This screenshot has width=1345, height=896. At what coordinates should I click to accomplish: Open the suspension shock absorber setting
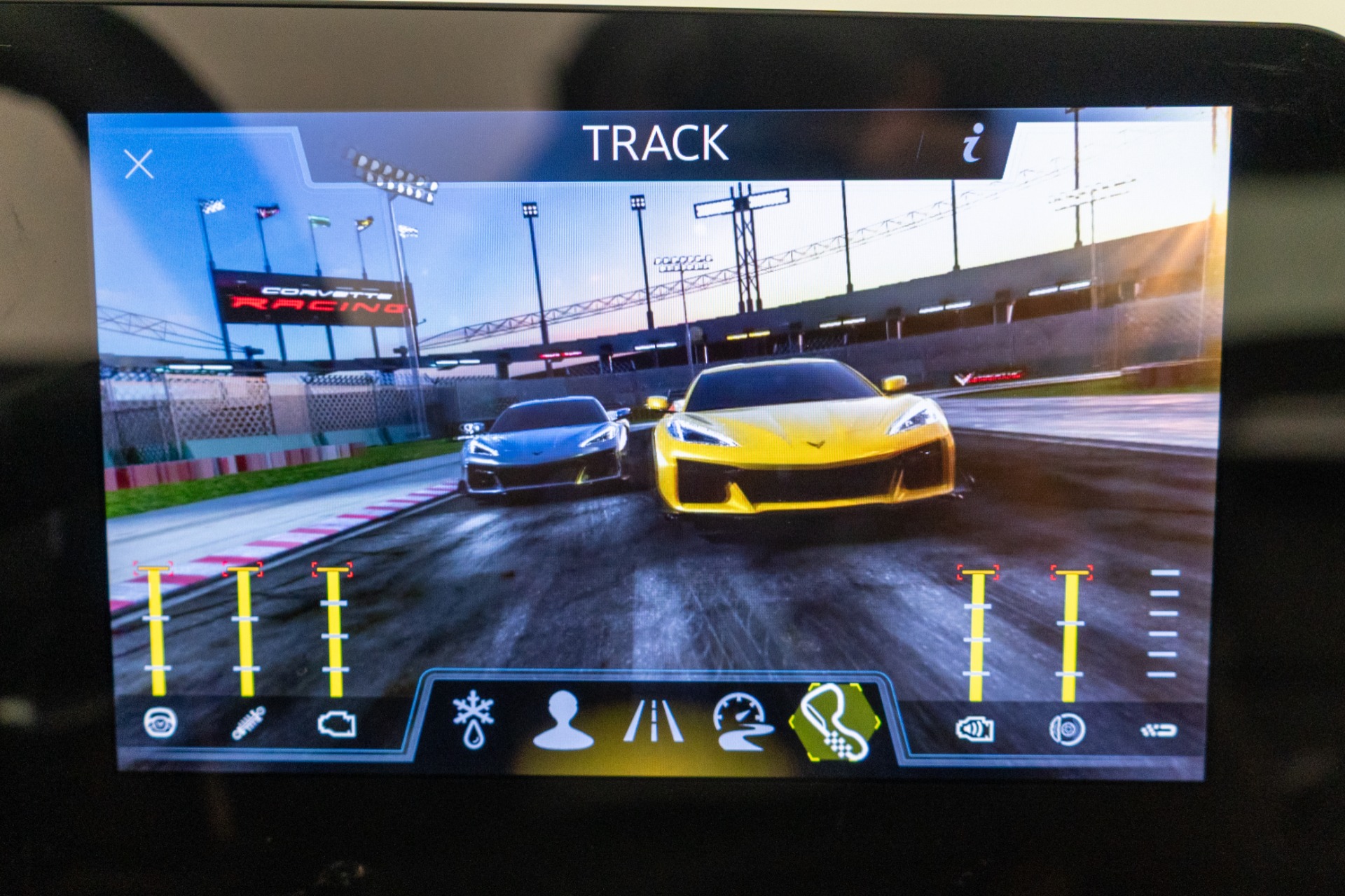click(x=248, y=724)
